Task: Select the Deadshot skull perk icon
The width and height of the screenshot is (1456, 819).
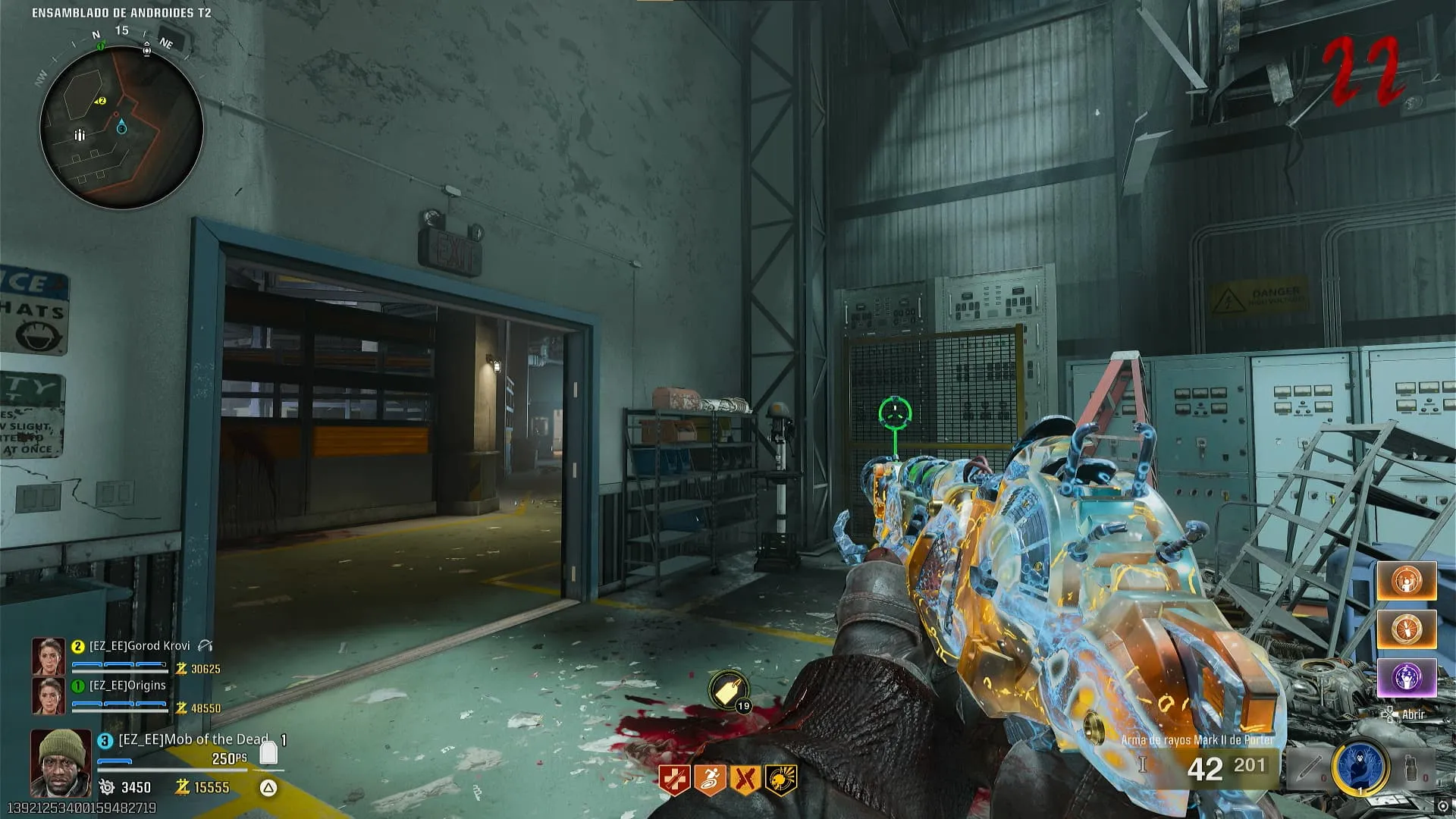Action: (781, 780)
